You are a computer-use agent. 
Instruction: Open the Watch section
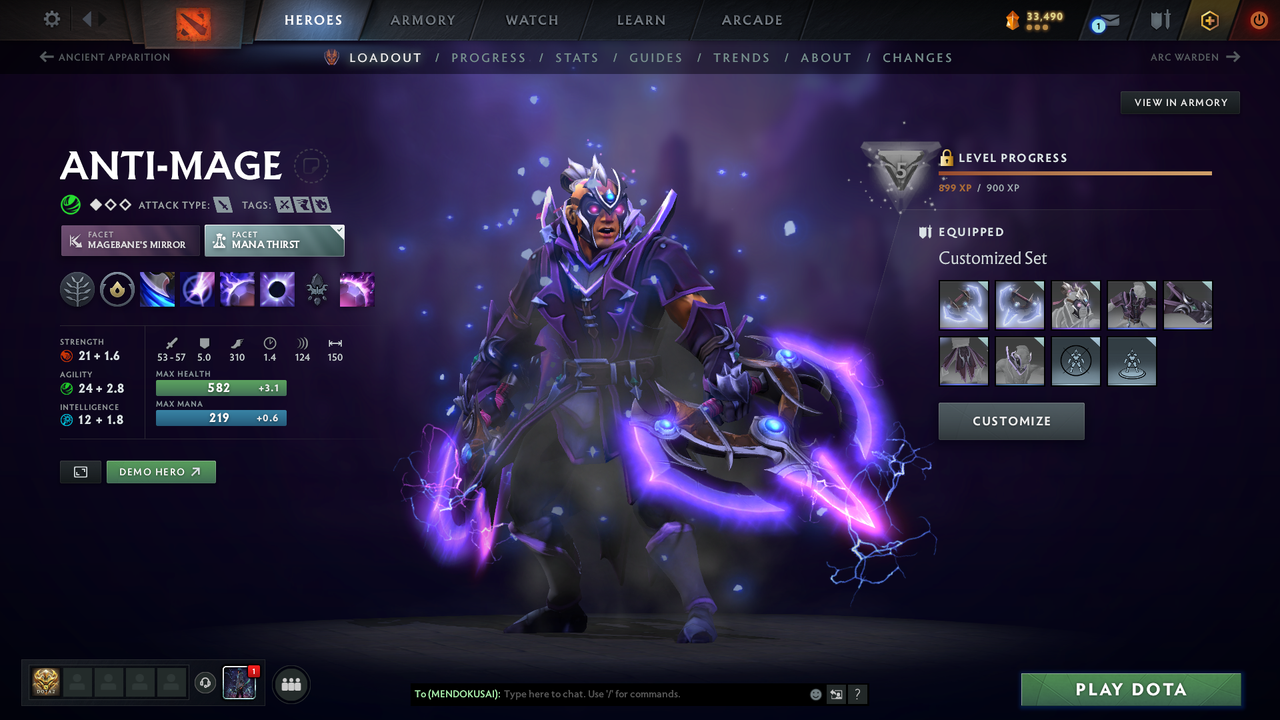532,20
